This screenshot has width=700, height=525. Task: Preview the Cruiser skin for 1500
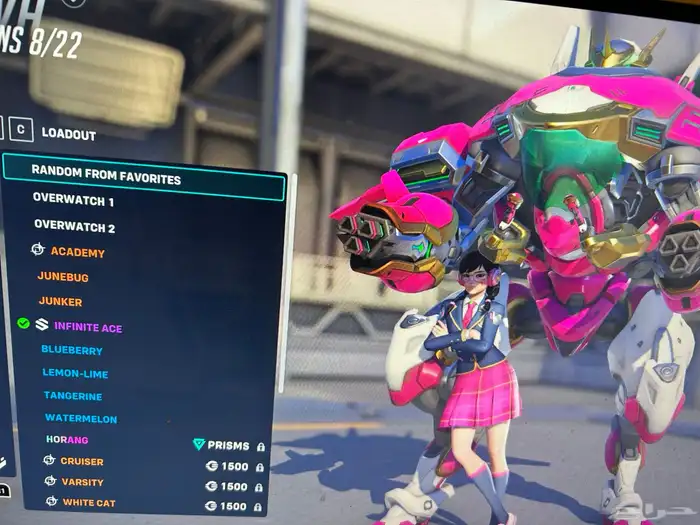tap(82, 462)
